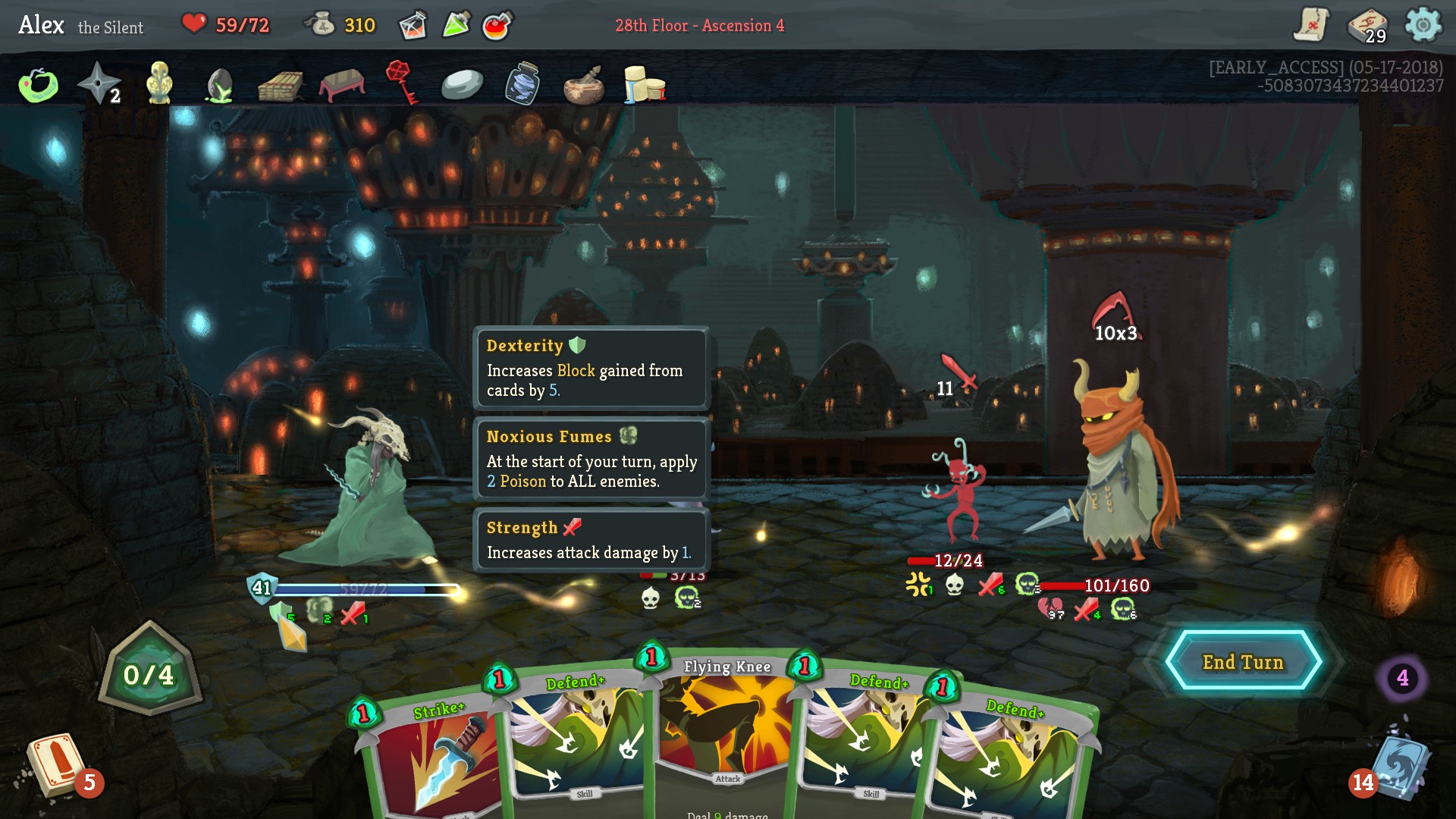This screenshot has width=1456, height=819.
Task: Inspect the energy counter orb
Action: [149, 672]
